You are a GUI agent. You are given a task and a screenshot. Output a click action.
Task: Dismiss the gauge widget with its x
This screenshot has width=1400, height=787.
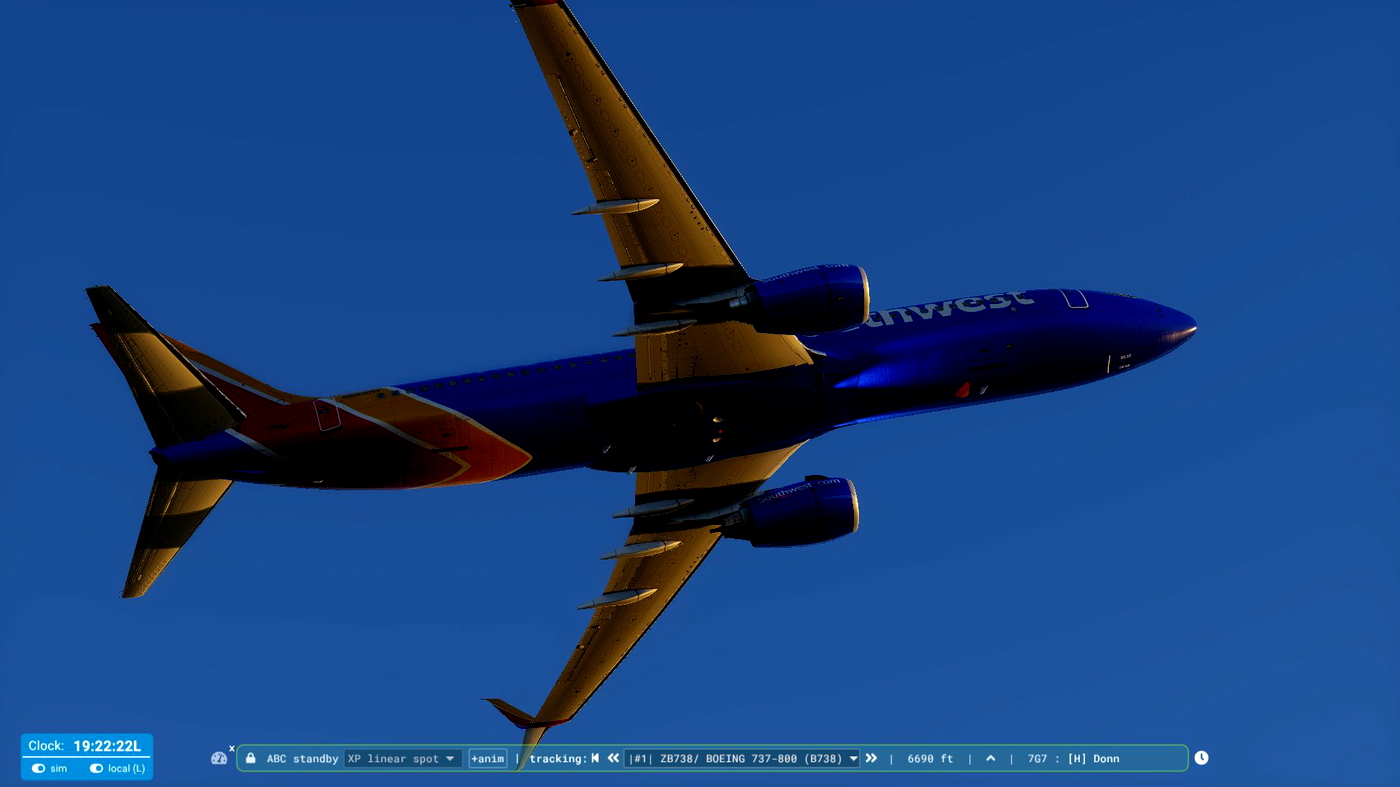231,747
